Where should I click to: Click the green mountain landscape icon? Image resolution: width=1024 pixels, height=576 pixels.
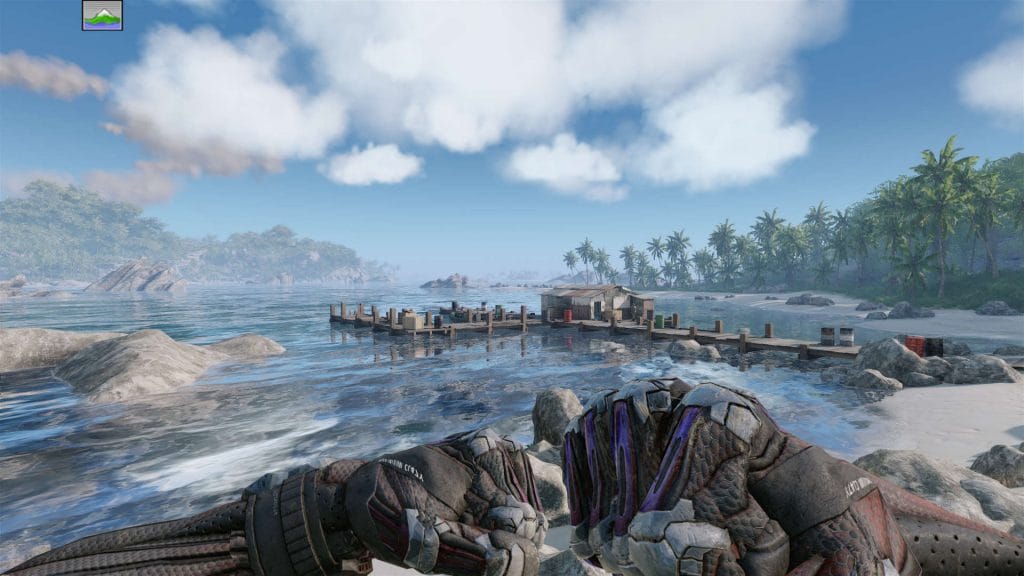(102, 15)
